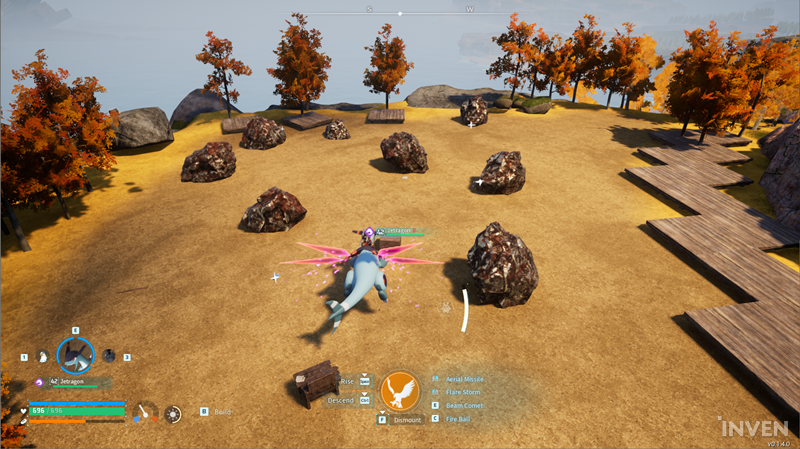The width and height of the screenshot is (800, 449).
Task: Click the Rise flight control
Action: (348, 381)
